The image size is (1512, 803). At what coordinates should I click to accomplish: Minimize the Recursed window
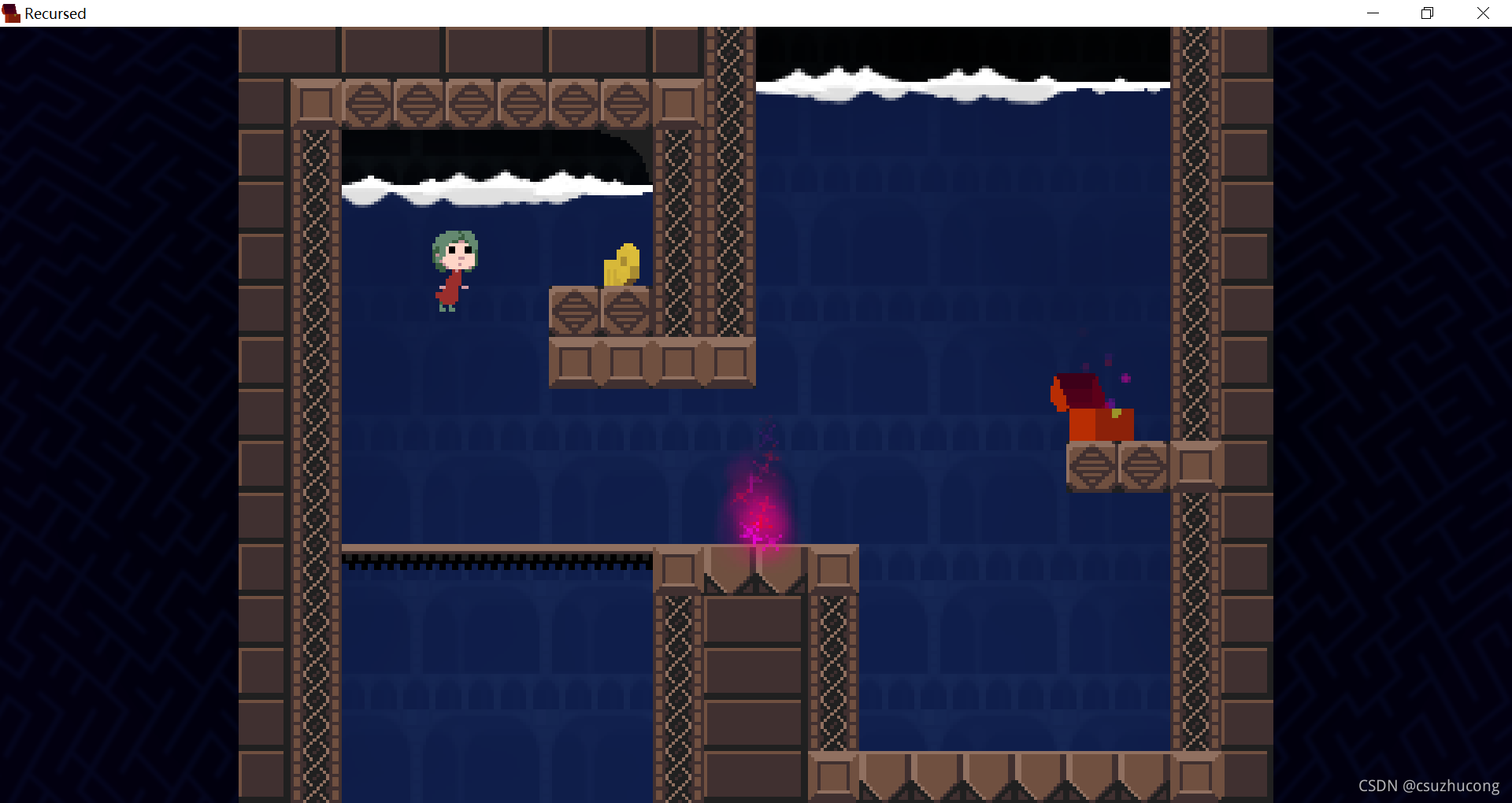pos(1373,13)
